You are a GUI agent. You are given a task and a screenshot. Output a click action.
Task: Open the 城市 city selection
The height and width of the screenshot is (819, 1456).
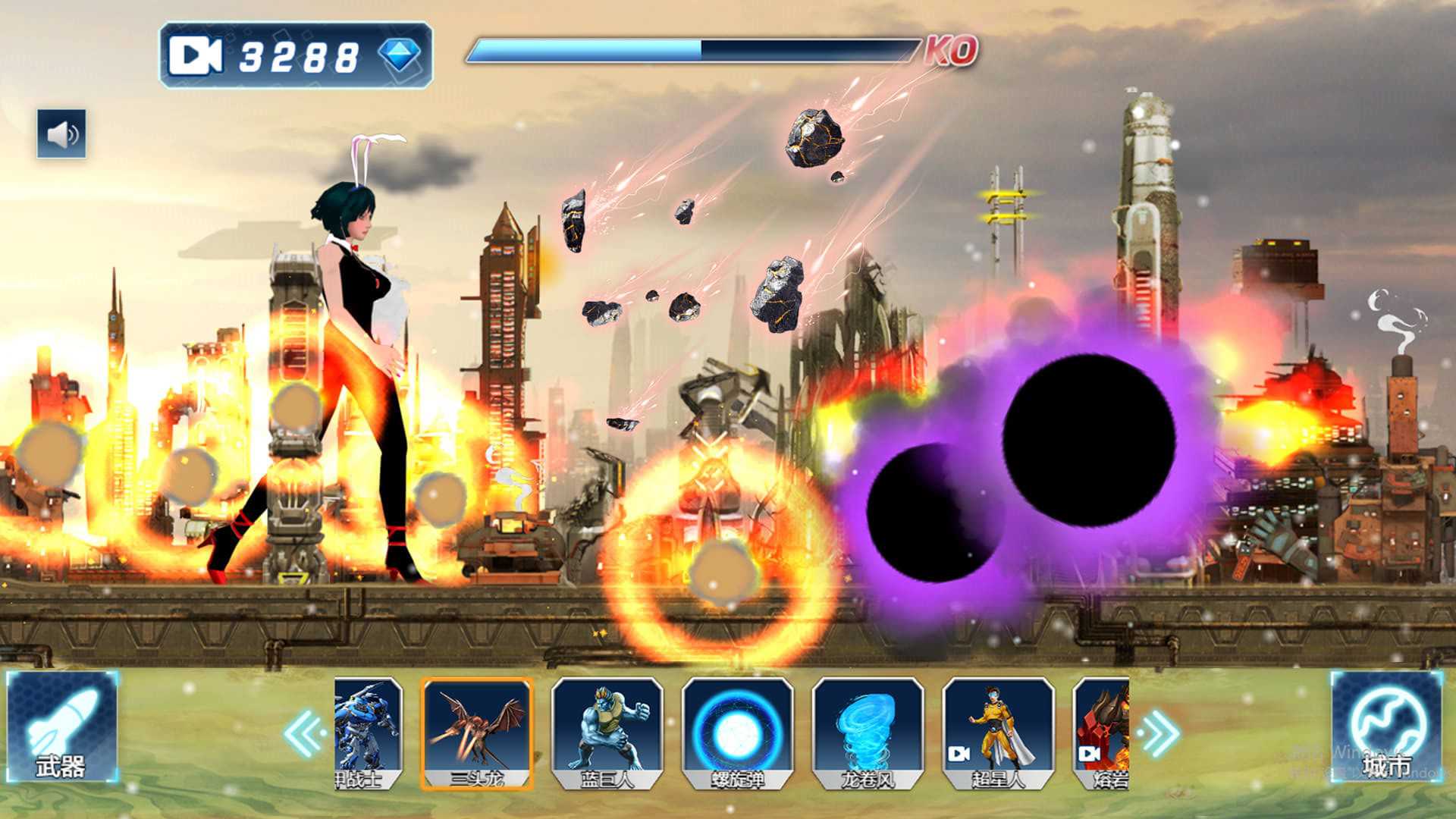(1386, 728)
